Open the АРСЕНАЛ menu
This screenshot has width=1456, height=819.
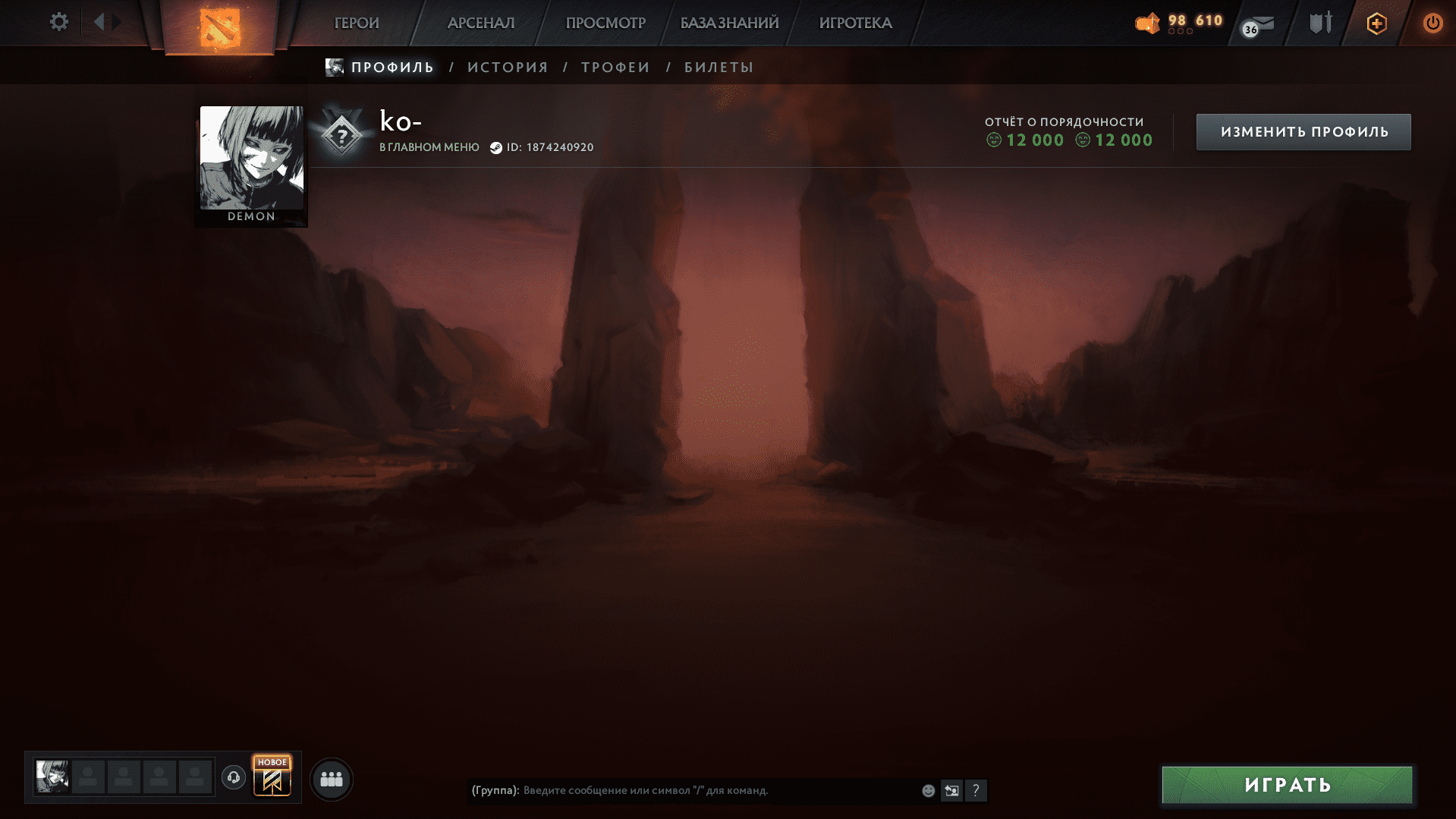point(480,23)
